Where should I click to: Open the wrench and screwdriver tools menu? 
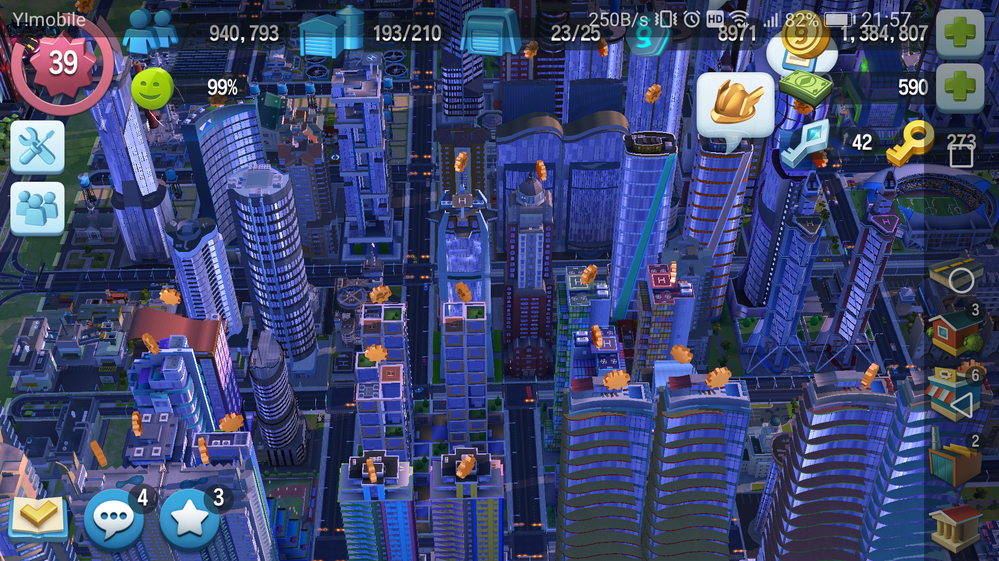click(x=37, y=147)
